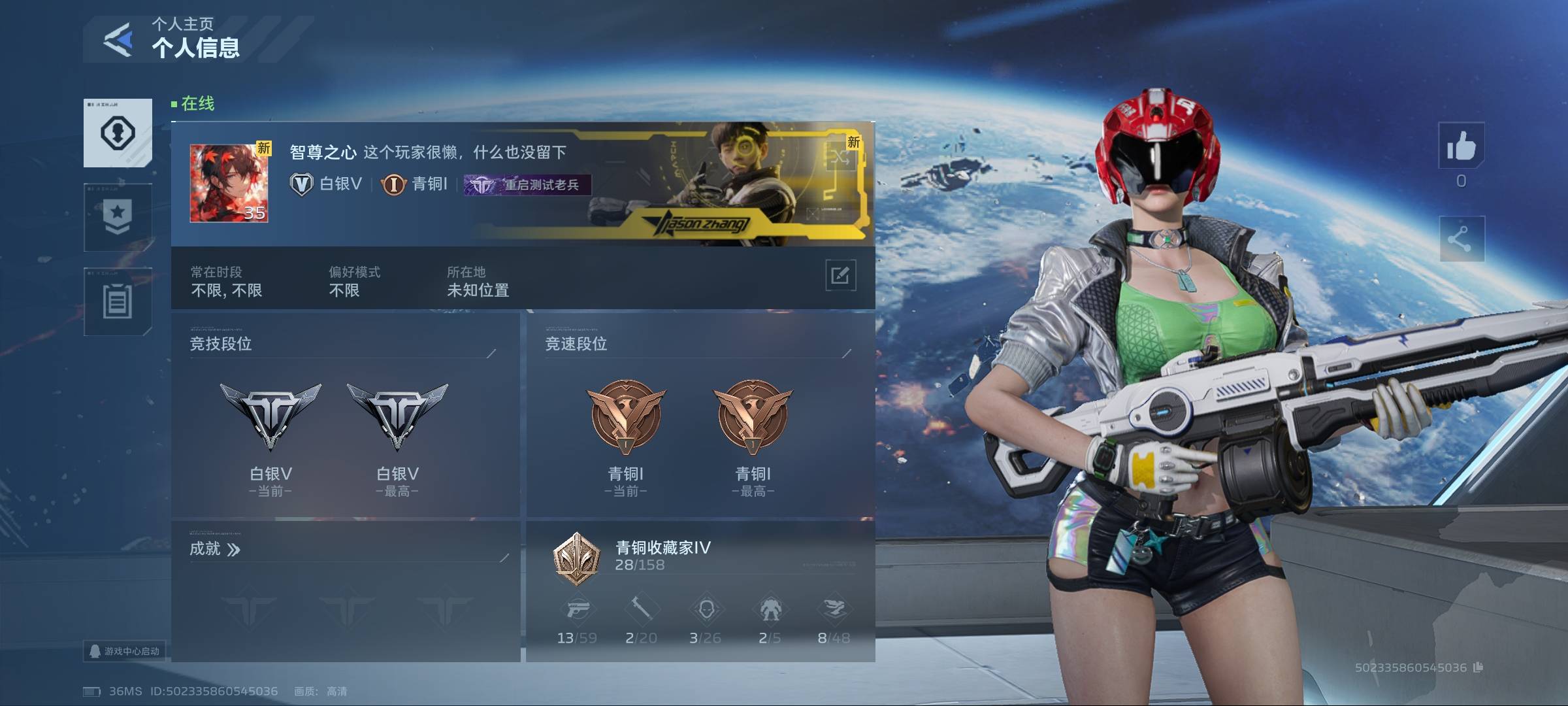1568x706 pixels.
Task: Open the star badge rank tab
Action: tap(118, 217)
